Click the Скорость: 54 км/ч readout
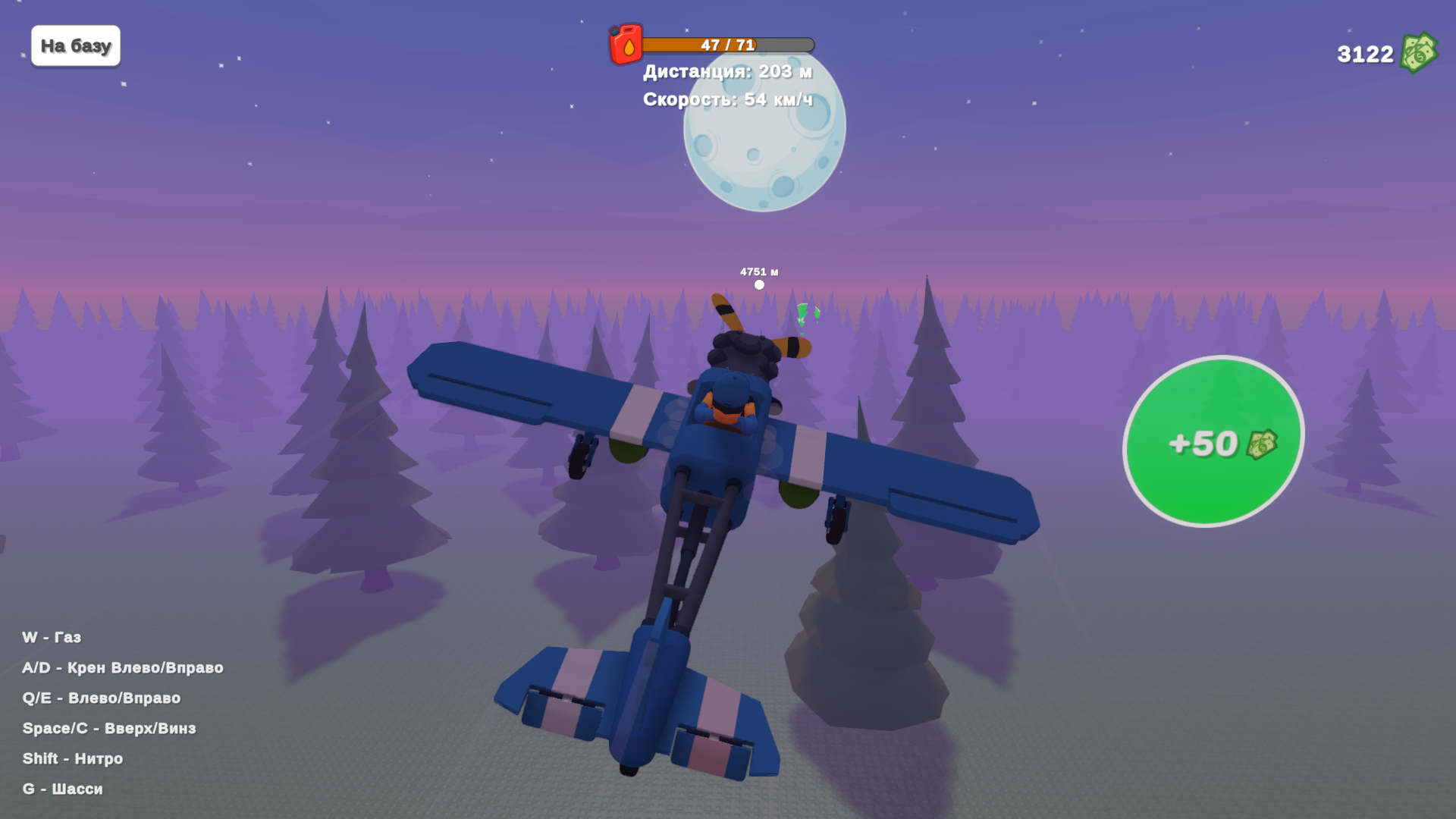Viewport: 1456px width, 819px height. click(726, 99)
